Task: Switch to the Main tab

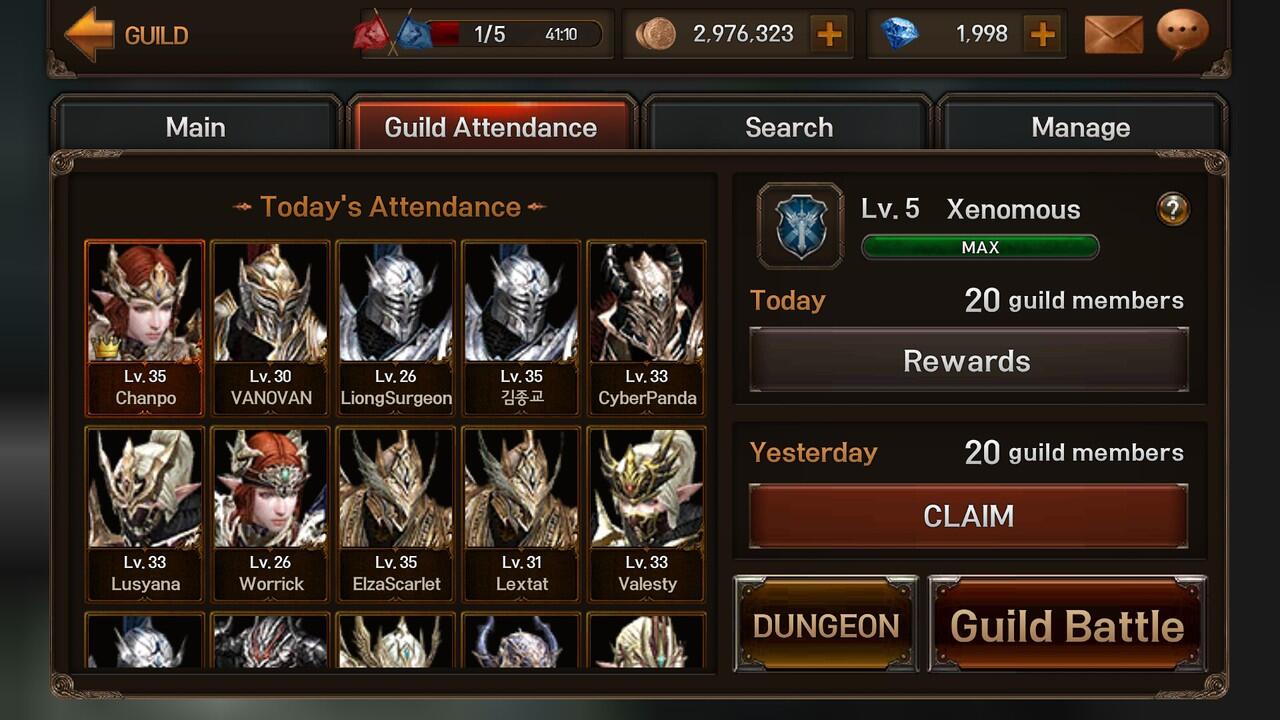Action: (x=196, y=127)
